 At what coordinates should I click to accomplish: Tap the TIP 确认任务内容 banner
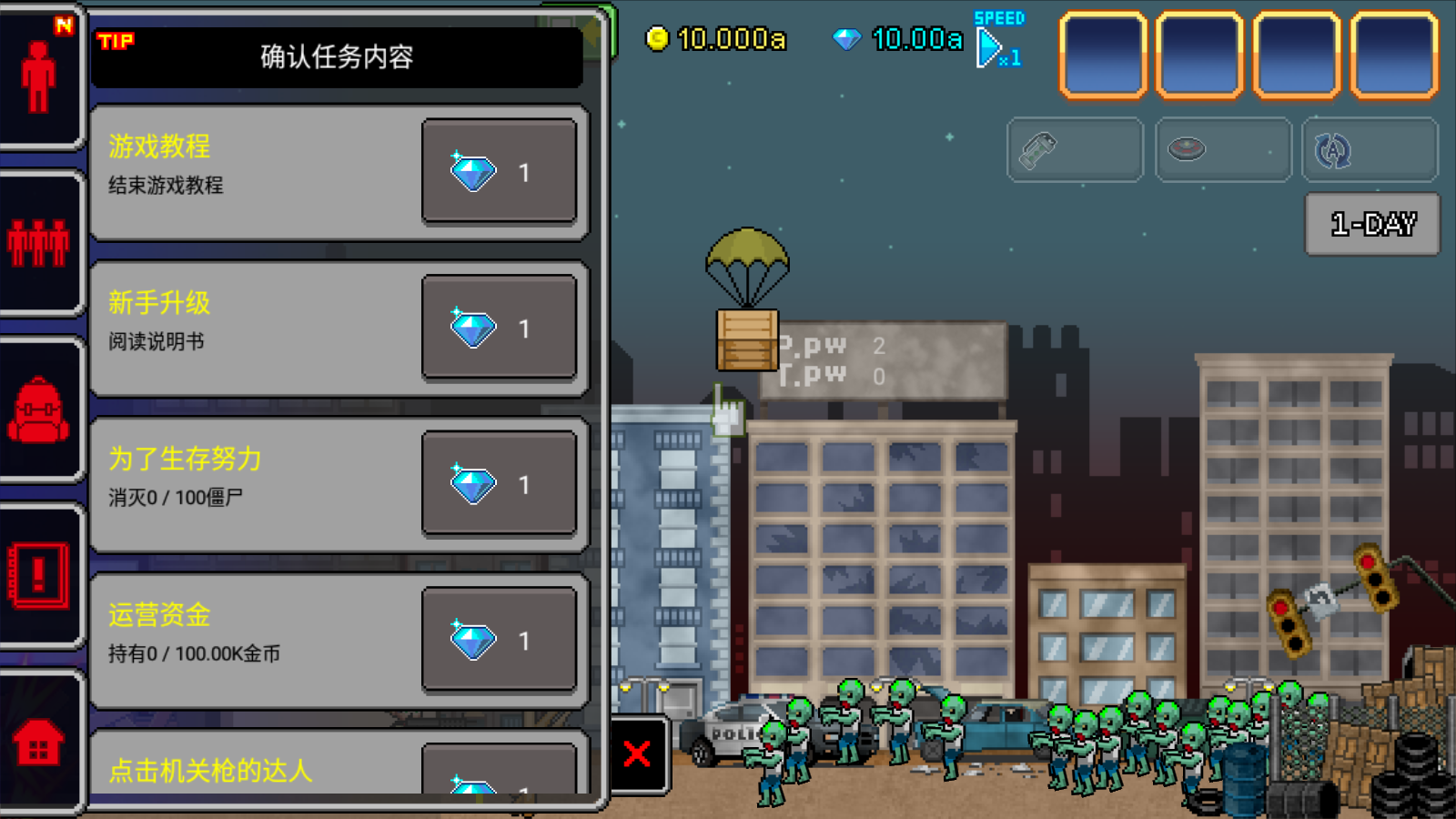(x=337, y=56)
